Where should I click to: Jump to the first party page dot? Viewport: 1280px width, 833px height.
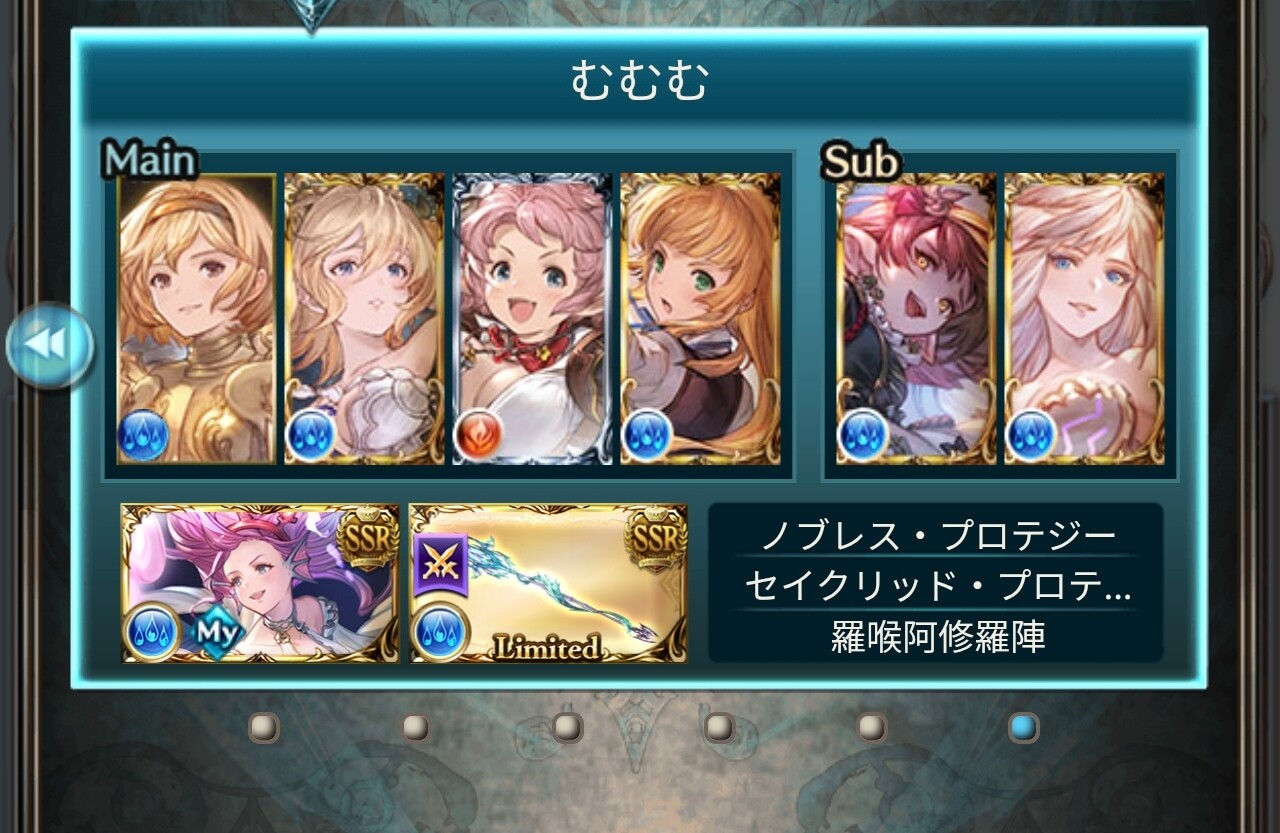click(x=264, y=727)
